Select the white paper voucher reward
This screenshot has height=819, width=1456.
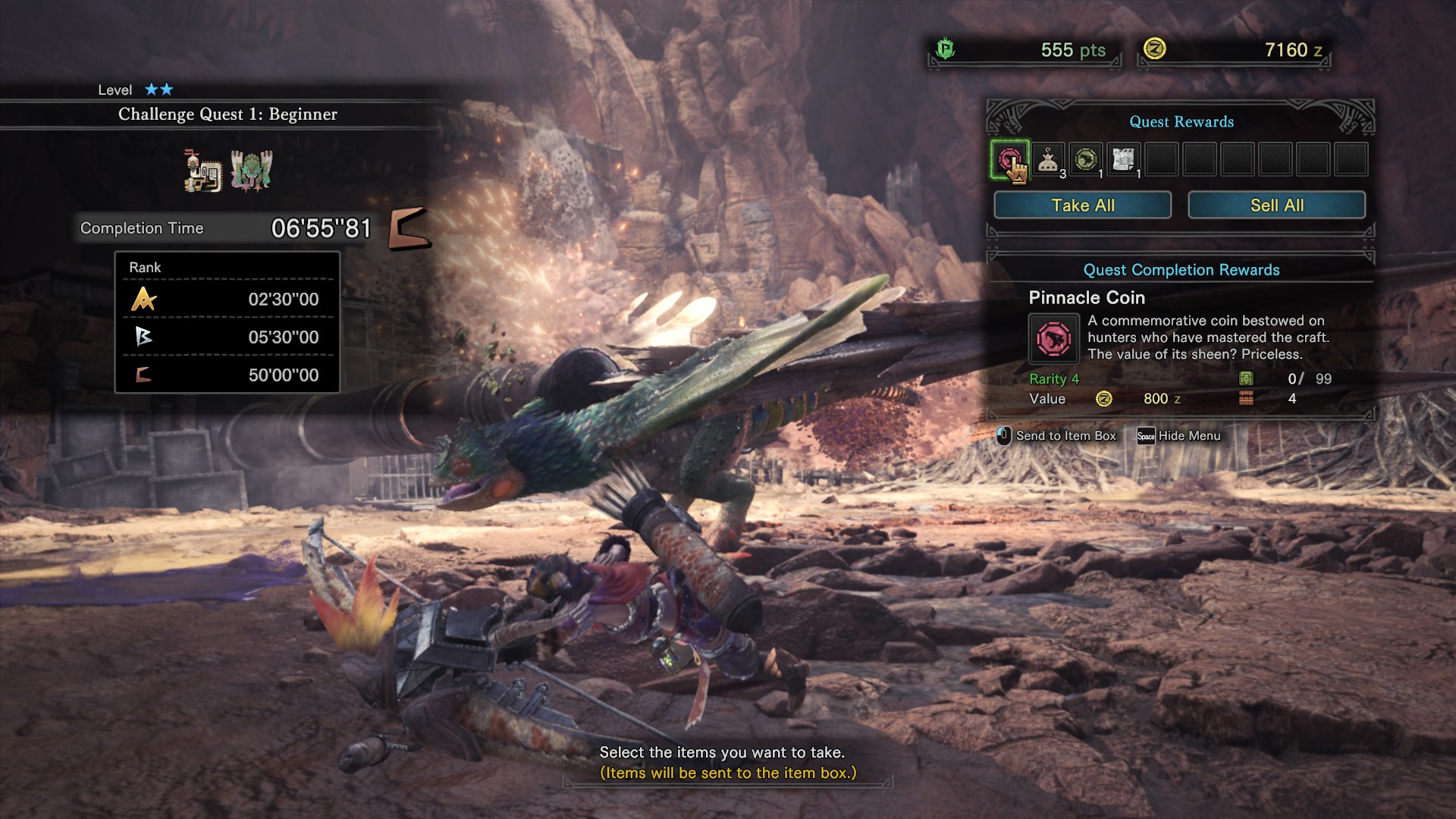coord(1123,160)
